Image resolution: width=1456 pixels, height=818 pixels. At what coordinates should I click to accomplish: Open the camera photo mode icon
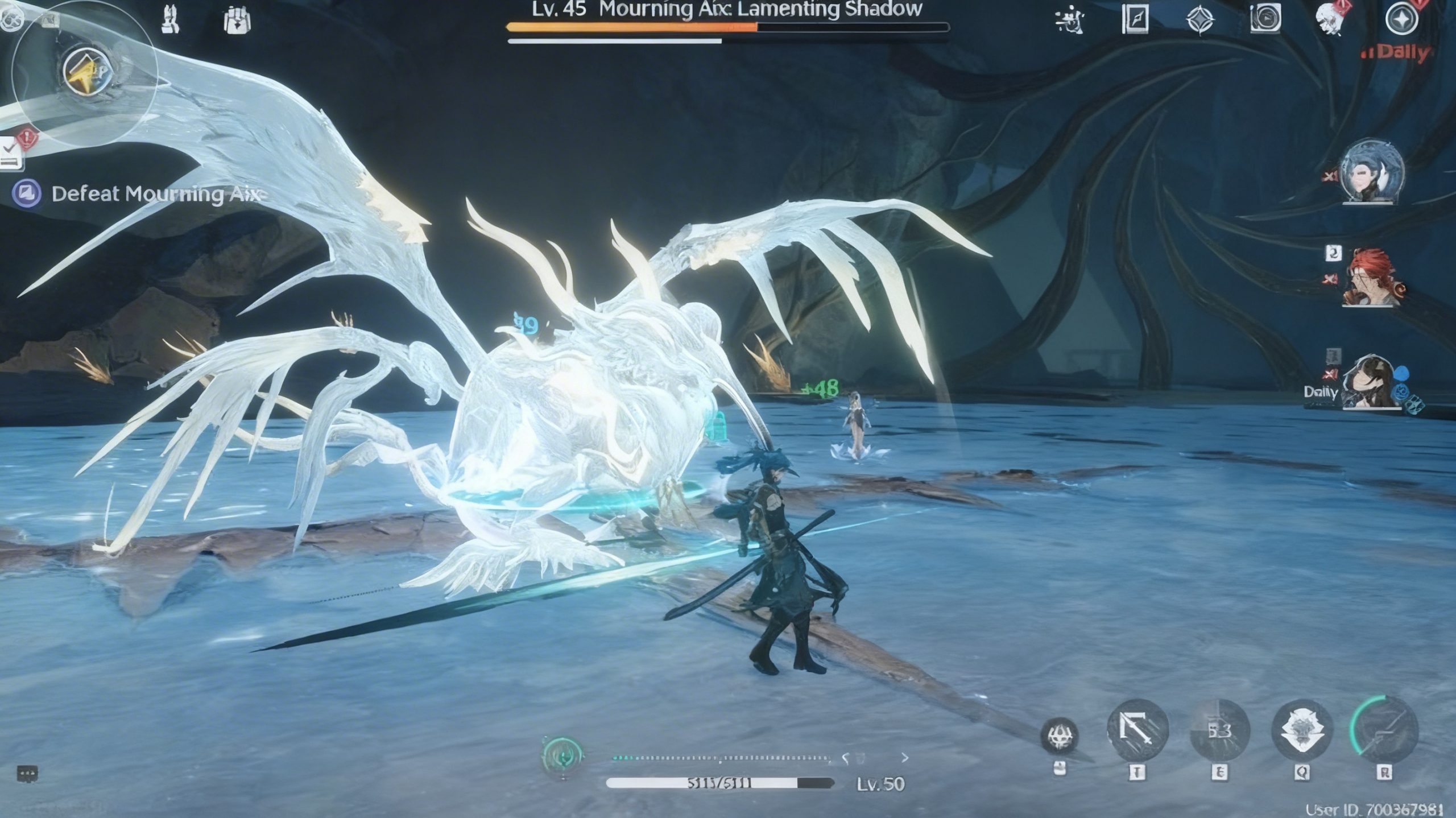(x=1265, y=19)
